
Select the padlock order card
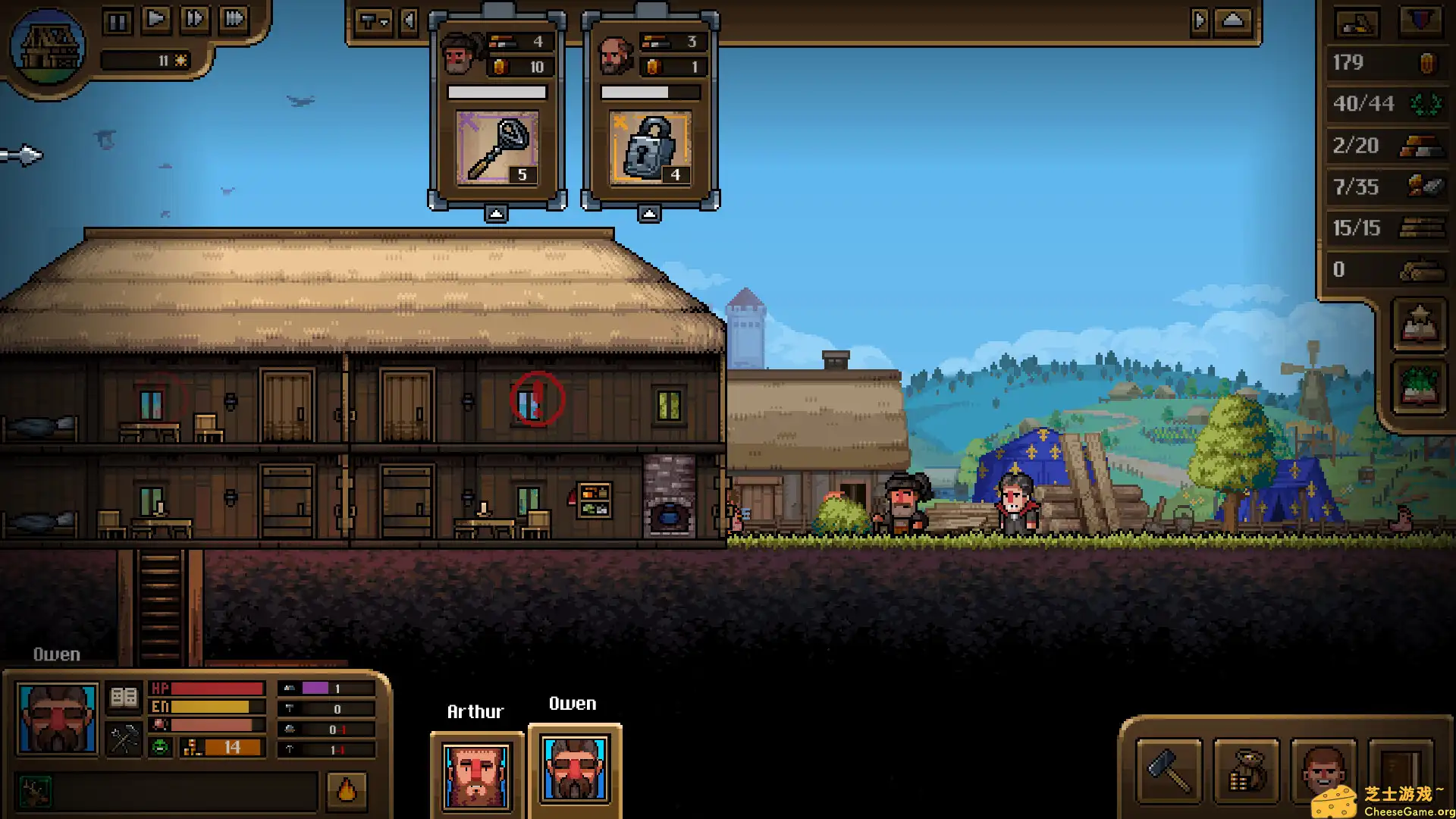650,147
